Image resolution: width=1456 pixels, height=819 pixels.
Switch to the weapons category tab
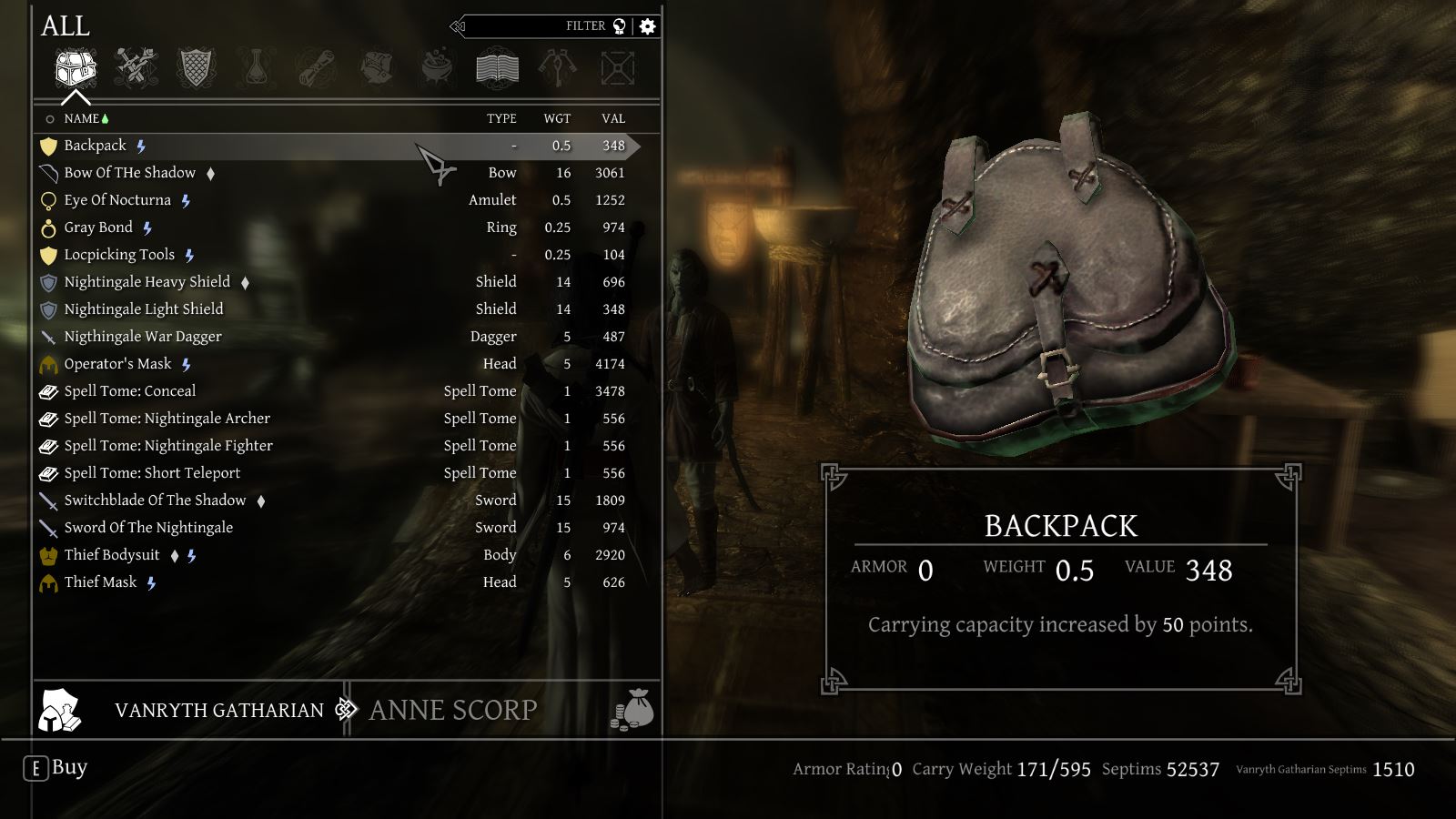(x=136, y=68)
